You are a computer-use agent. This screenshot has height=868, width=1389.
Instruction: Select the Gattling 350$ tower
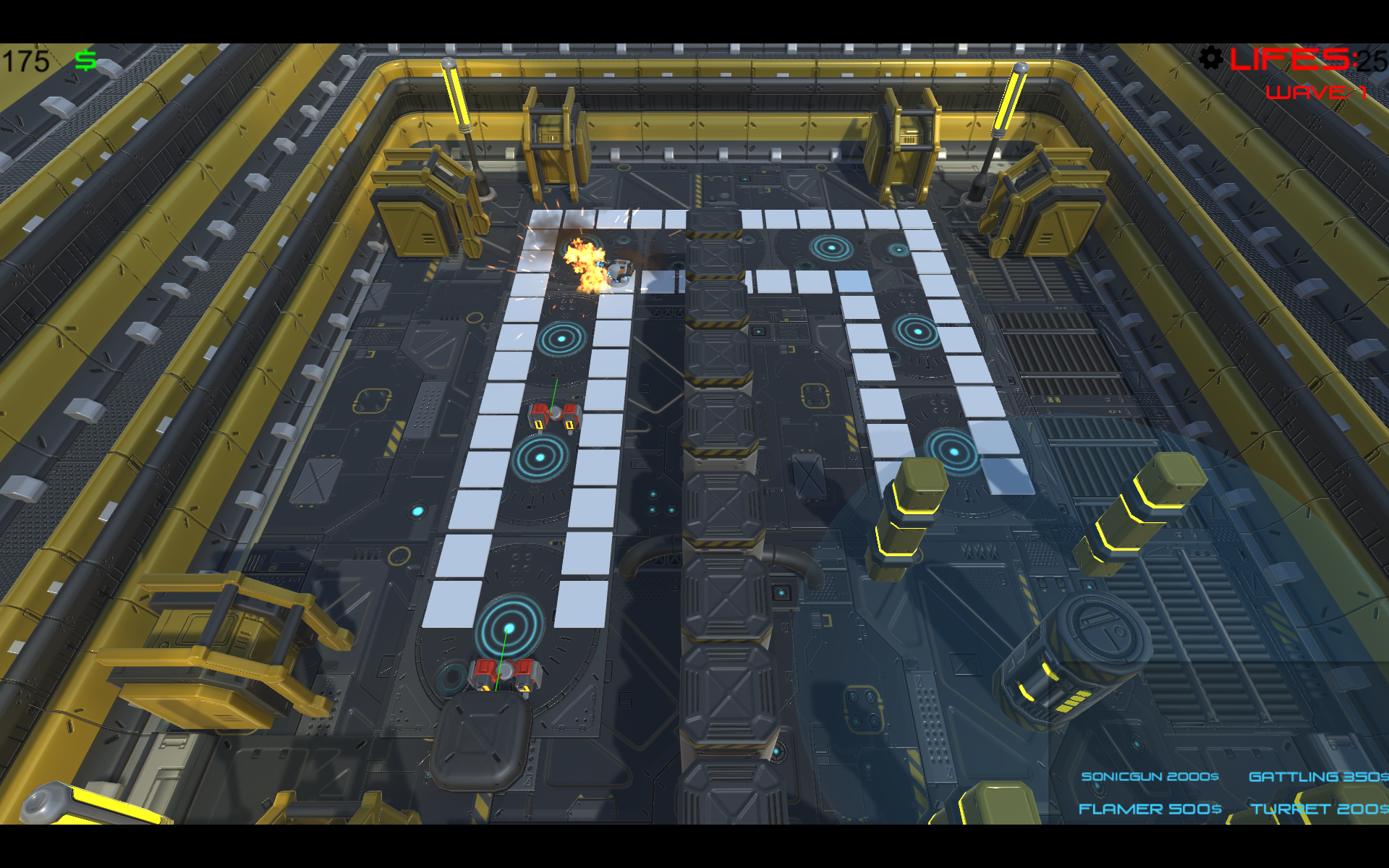point(1318,776)
